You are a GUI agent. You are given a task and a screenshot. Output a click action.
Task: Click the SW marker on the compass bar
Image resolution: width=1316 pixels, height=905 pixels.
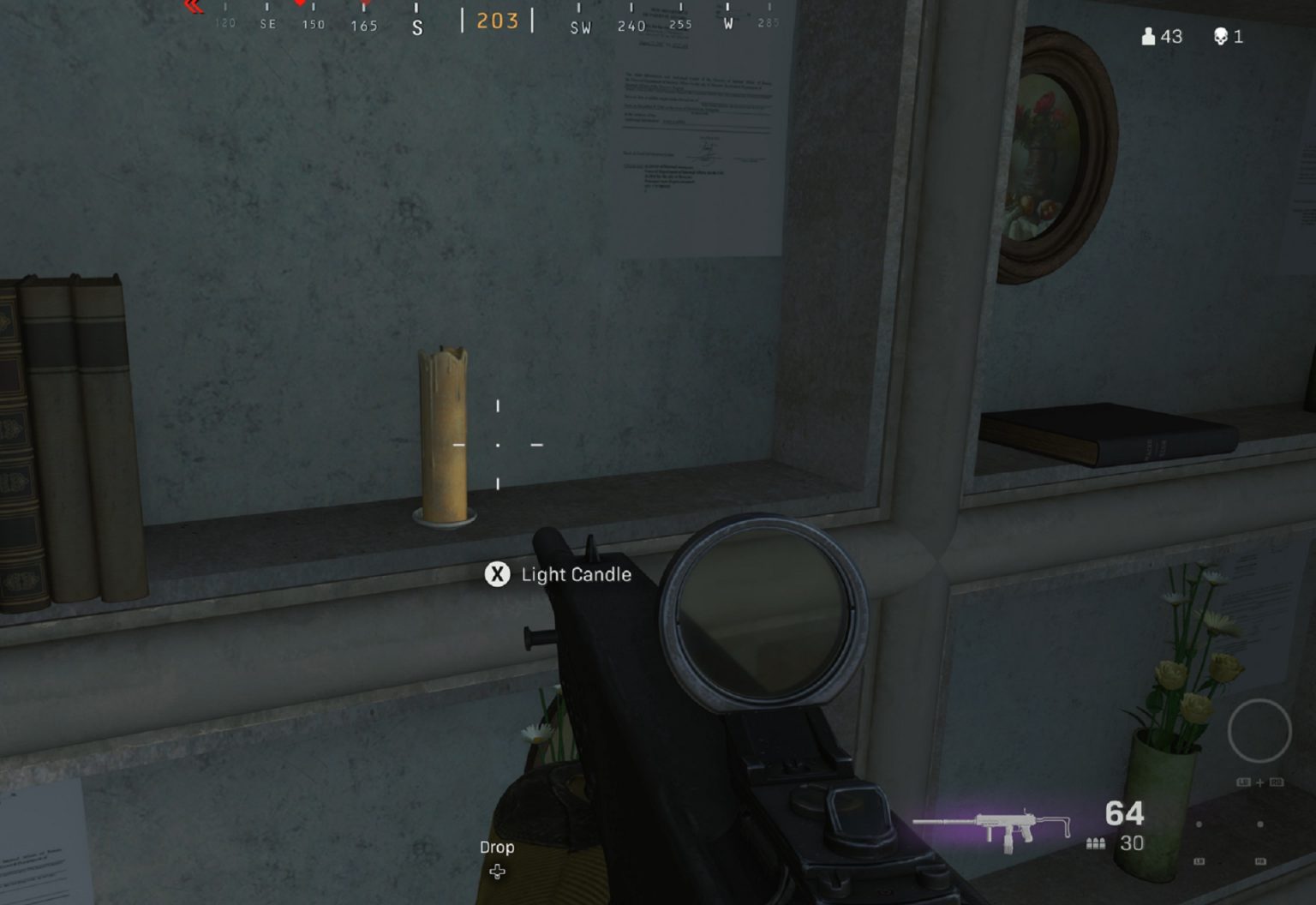coord(581,27)
